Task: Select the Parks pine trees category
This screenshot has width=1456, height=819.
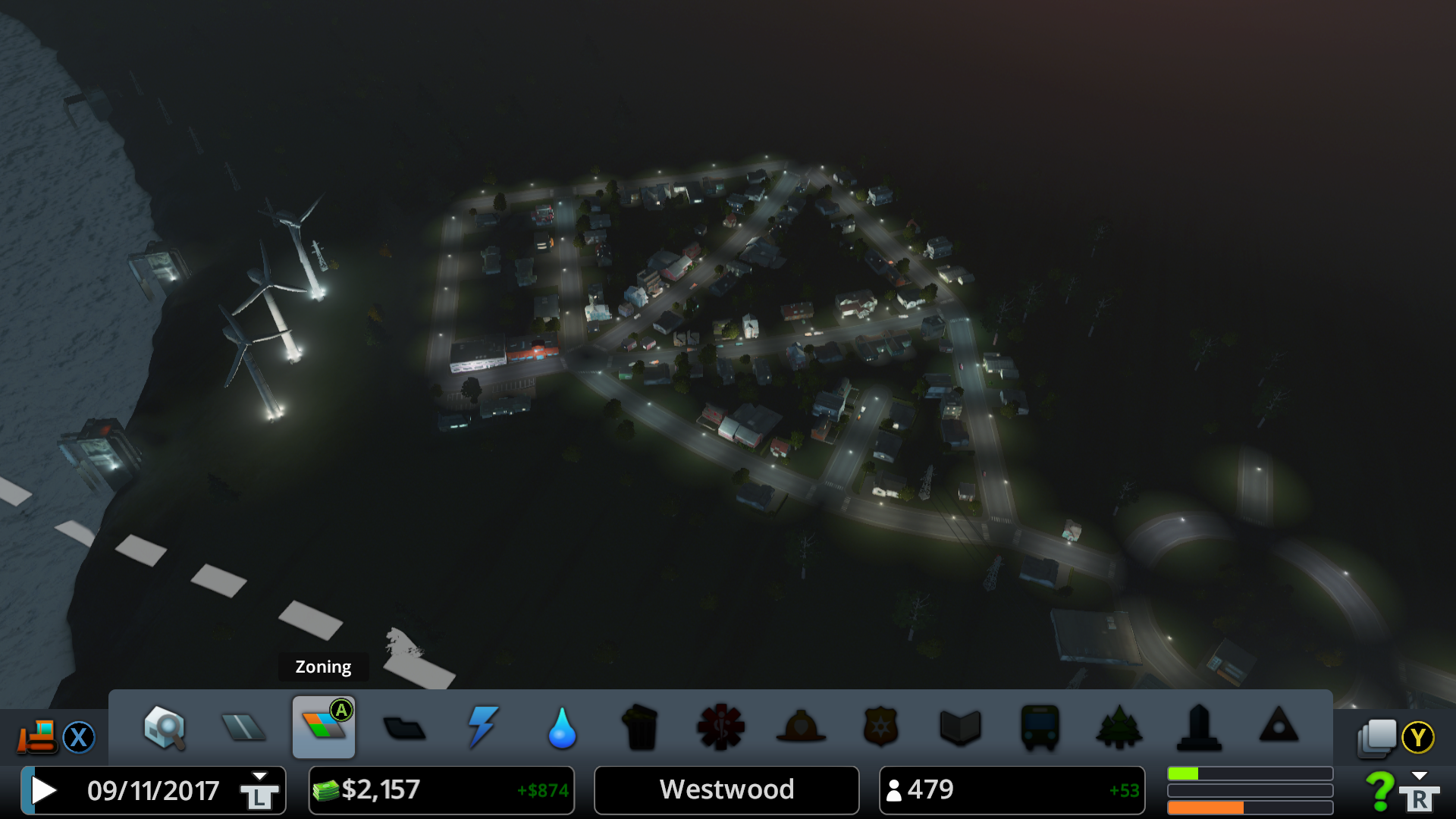Action: (1119, 728)
